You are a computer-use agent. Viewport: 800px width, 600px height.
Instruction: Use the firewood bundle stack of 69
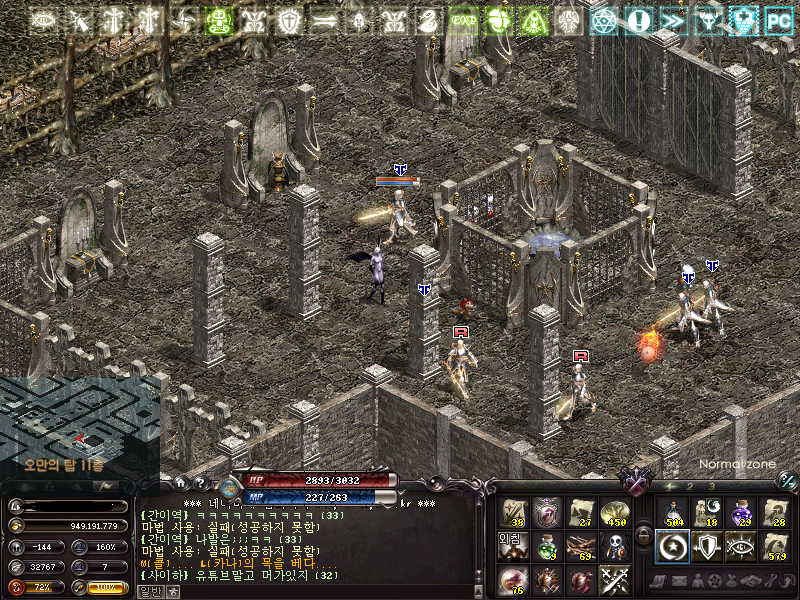tap(580, 545)
